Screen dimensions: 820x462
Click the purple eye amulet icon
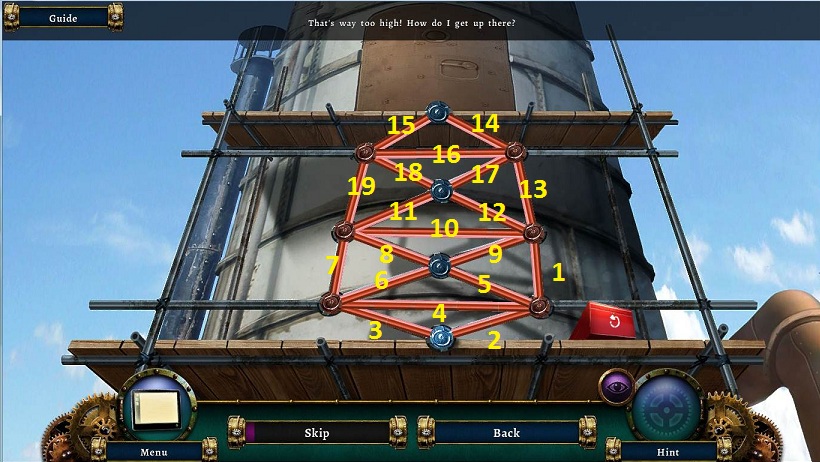click(614, 385)
